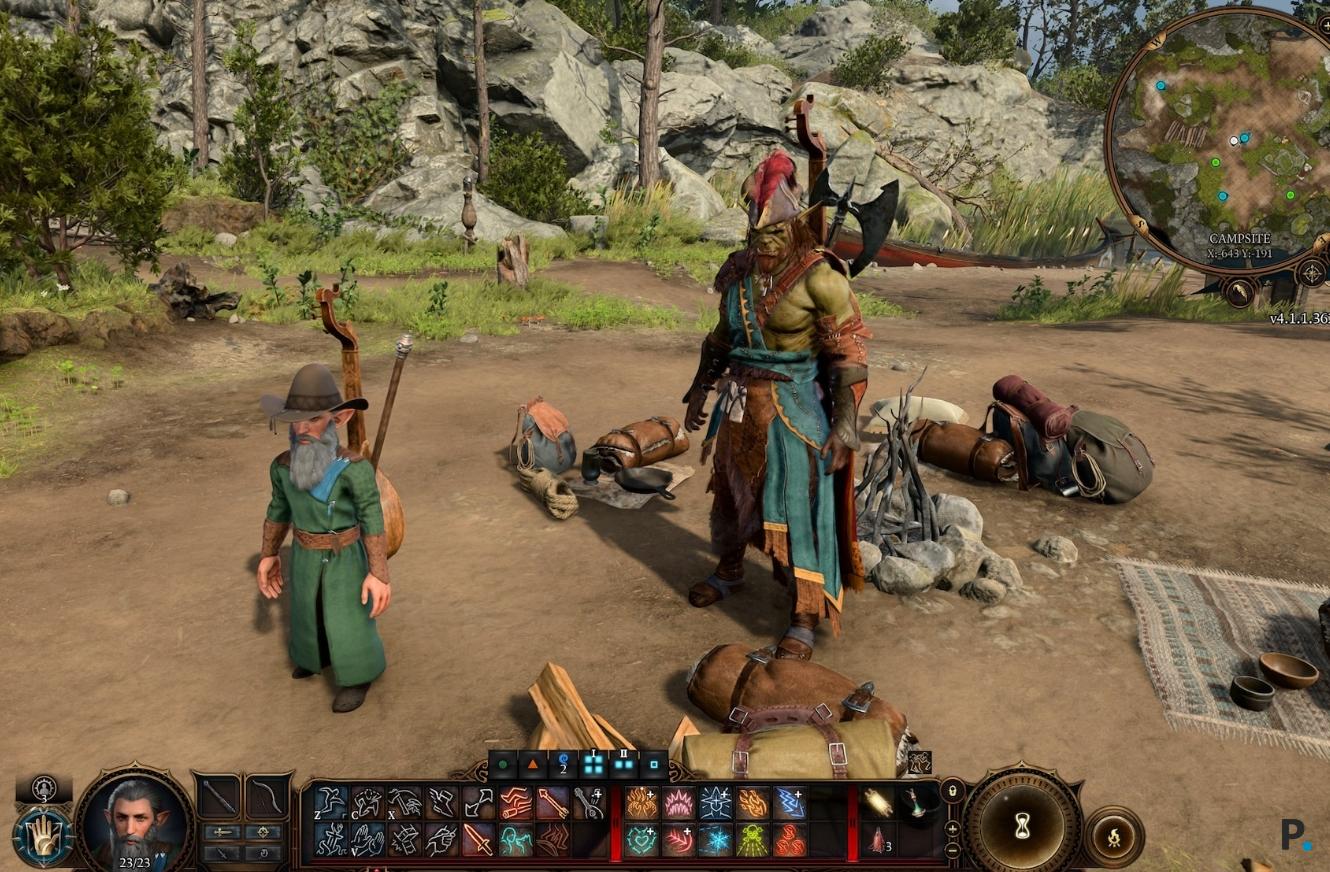The width and height of the screenshot is (1330, 872).
Task: Cast the blue snowflake frost spell
Action: (x=715, y=839)
